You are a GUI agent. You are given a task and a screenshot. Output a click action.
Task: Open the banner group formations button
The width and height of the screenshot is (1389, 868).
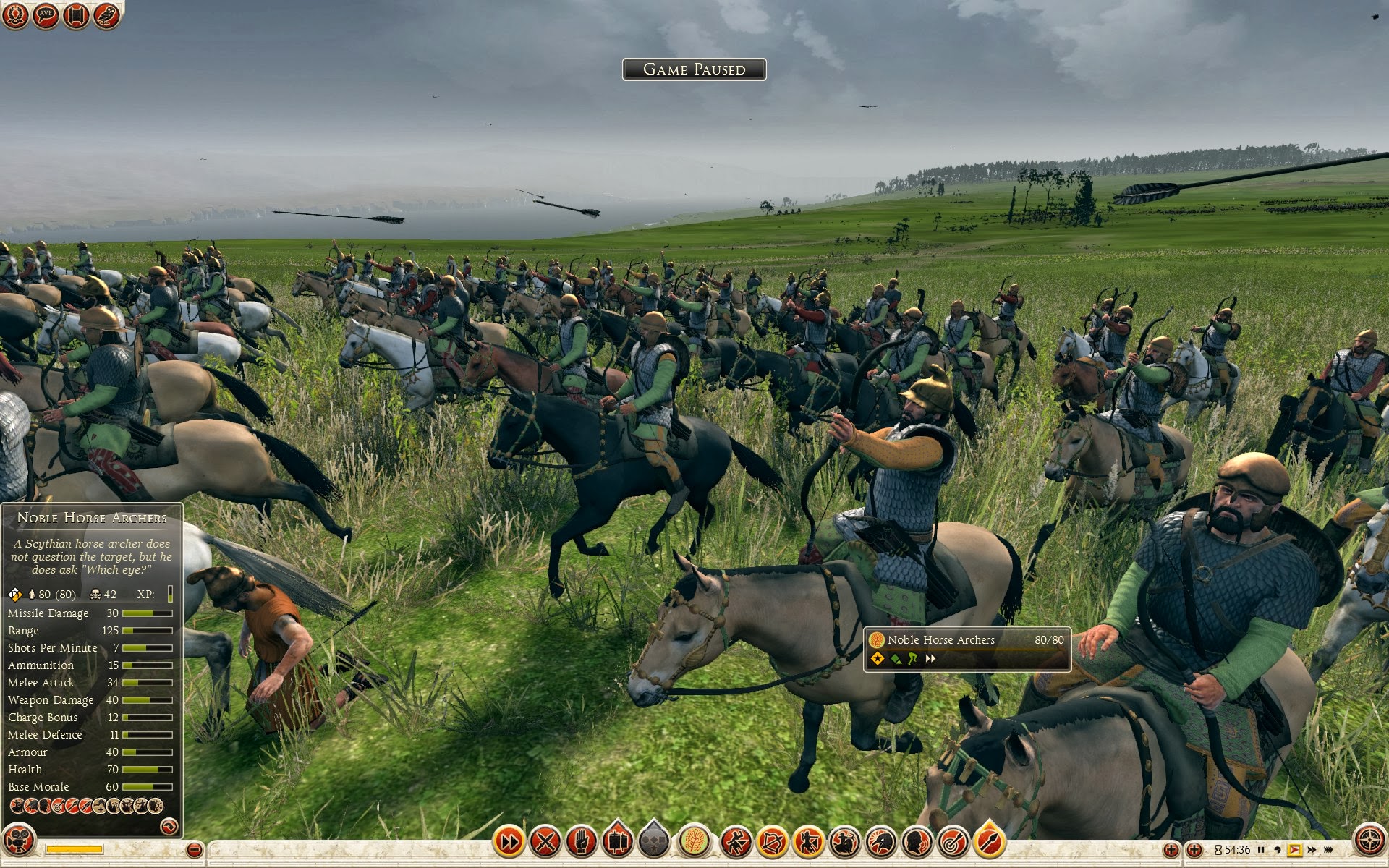pos(617,841)
